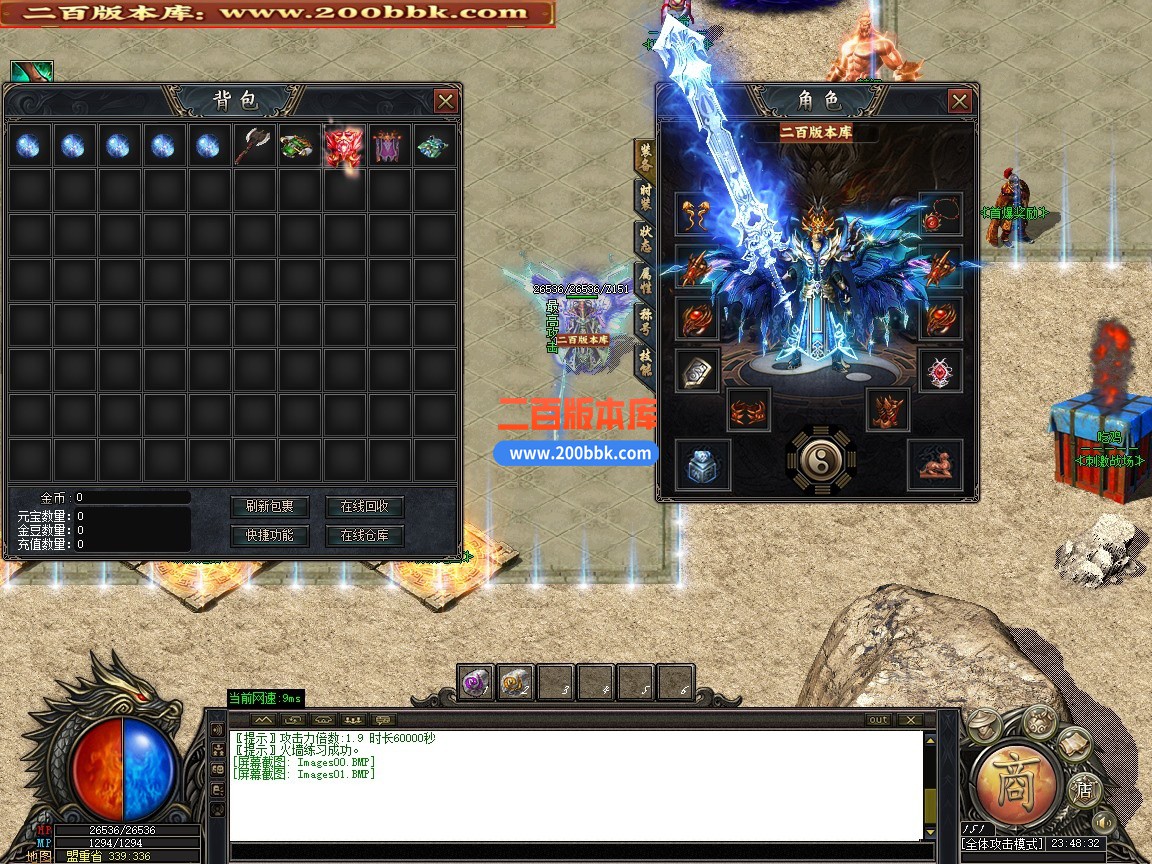Click the 刷新包裹 refresh bag button
The width and height of the screenshot is (1152, 864).
click(270, 506)
